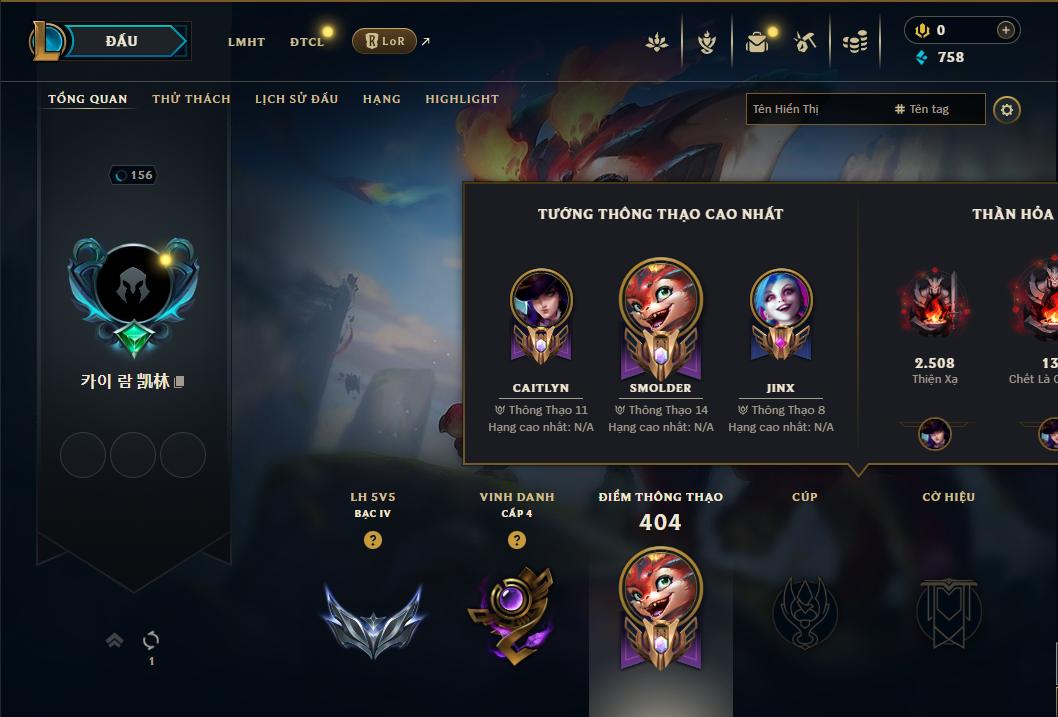1058x717 pixels.
Task: Open the CÚP trophy section
Action: point(805,610)
